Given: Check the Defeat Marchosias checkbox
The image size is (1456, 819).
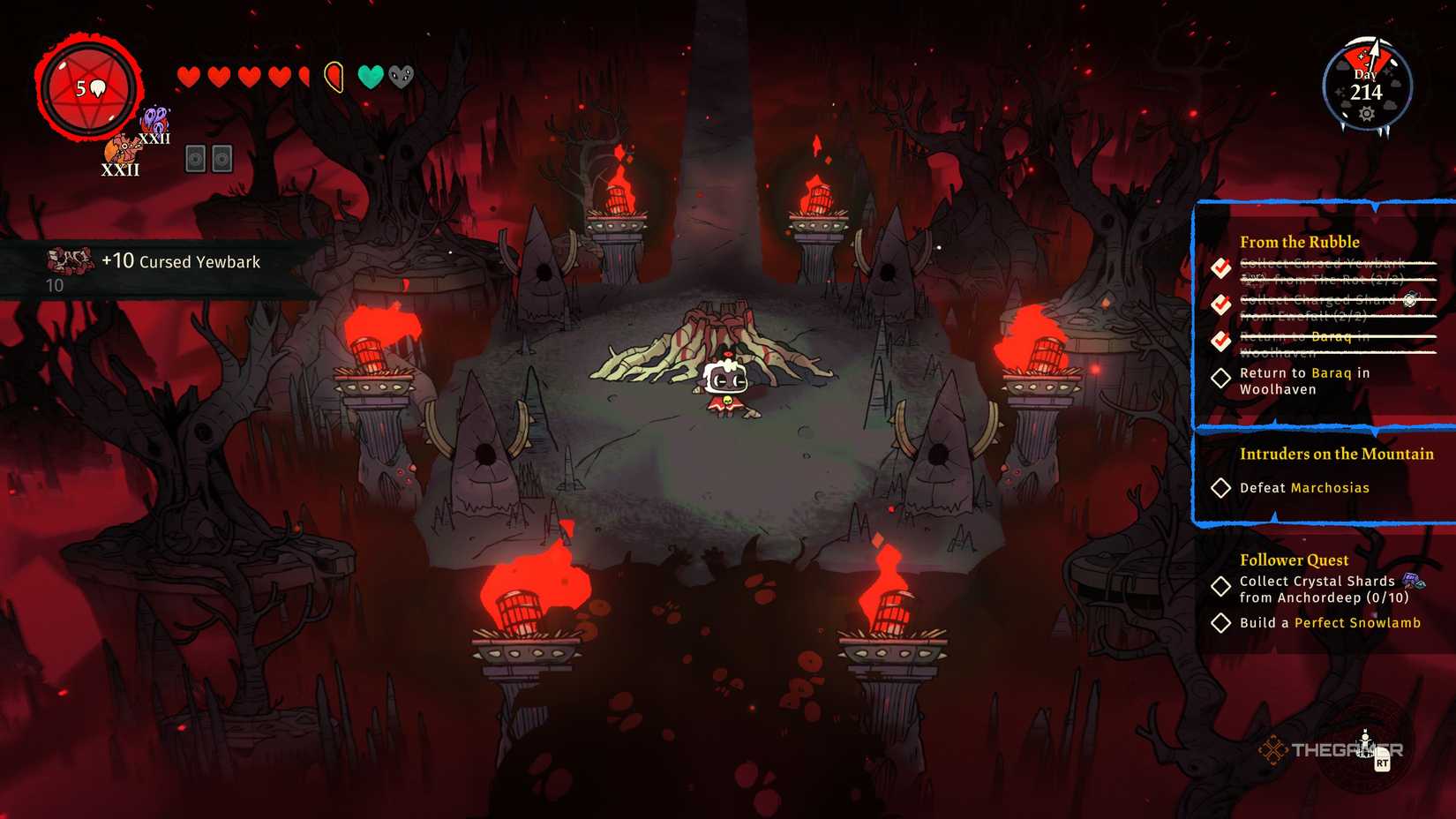Looking at the screenshot, I should click(x=1223, y=487).
